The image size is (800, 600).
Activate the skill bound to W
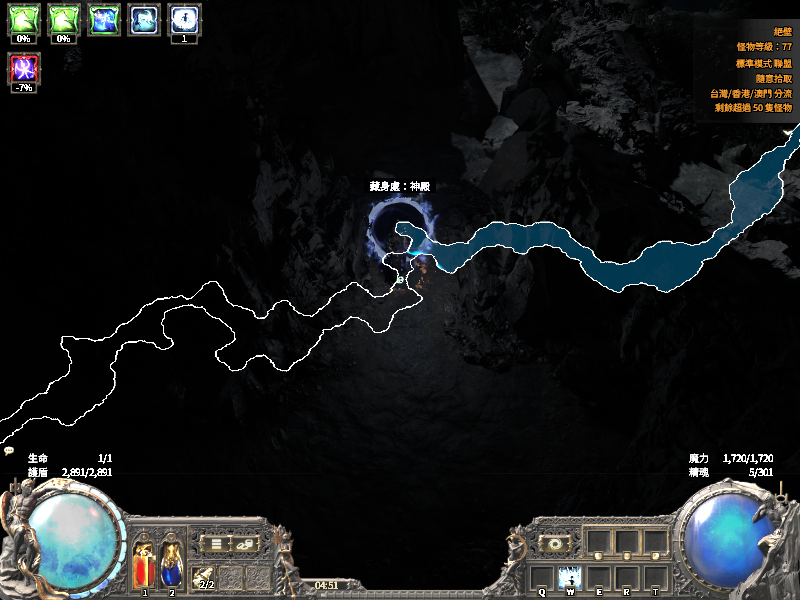(570, 577)
